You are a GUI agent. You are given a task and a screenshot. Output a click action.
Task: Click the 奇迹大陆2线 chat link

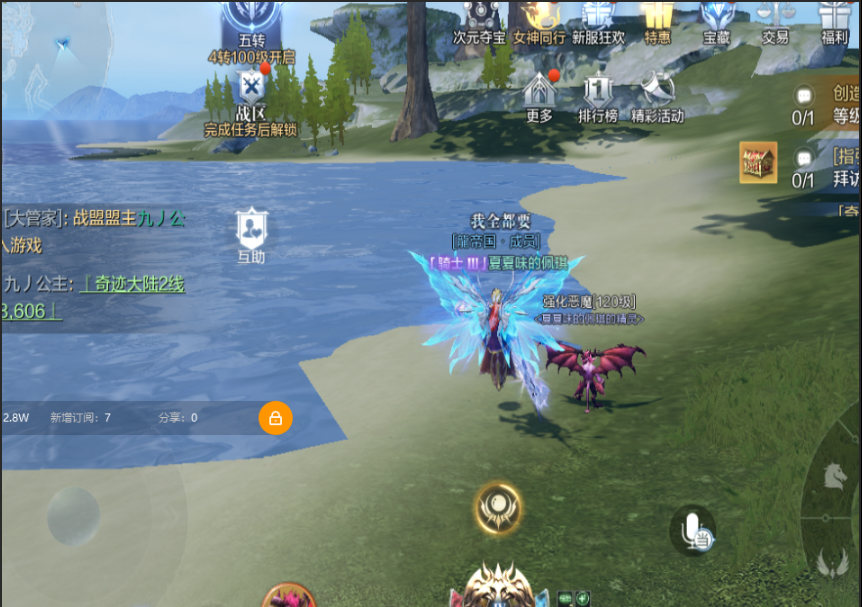click(133, 284)
